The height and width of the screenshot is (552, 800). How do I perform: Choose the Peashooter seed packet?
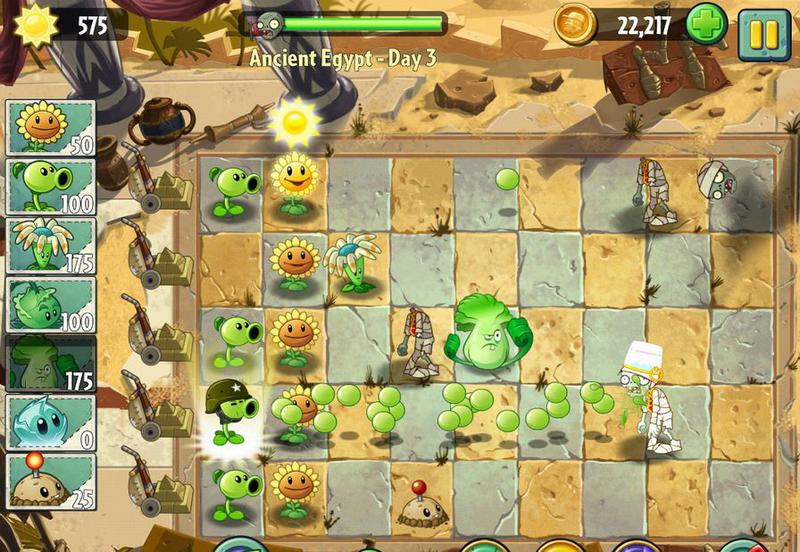[x=52, y=186]
